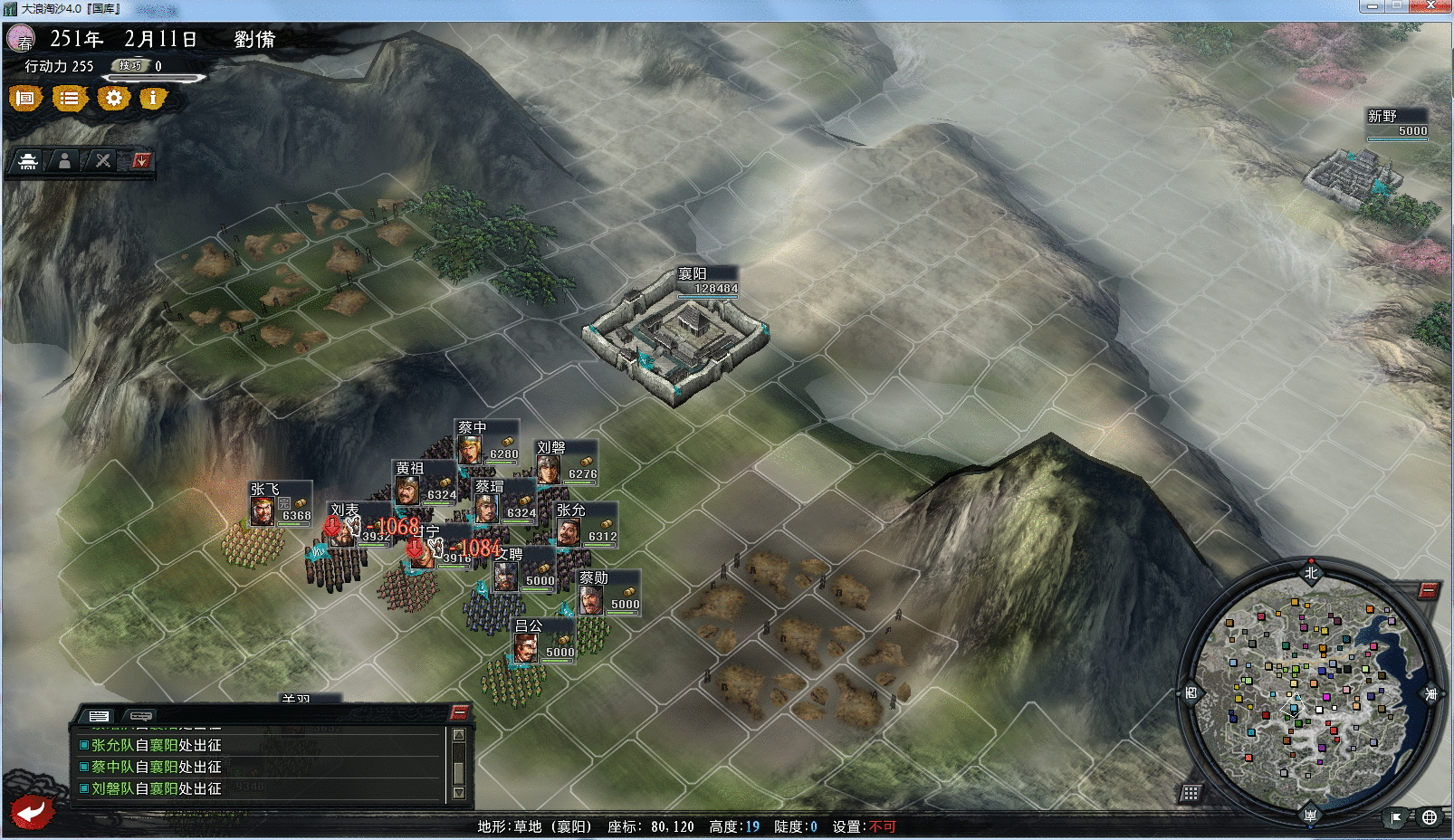Switch to the crossed swords tab

pos(103,161)
